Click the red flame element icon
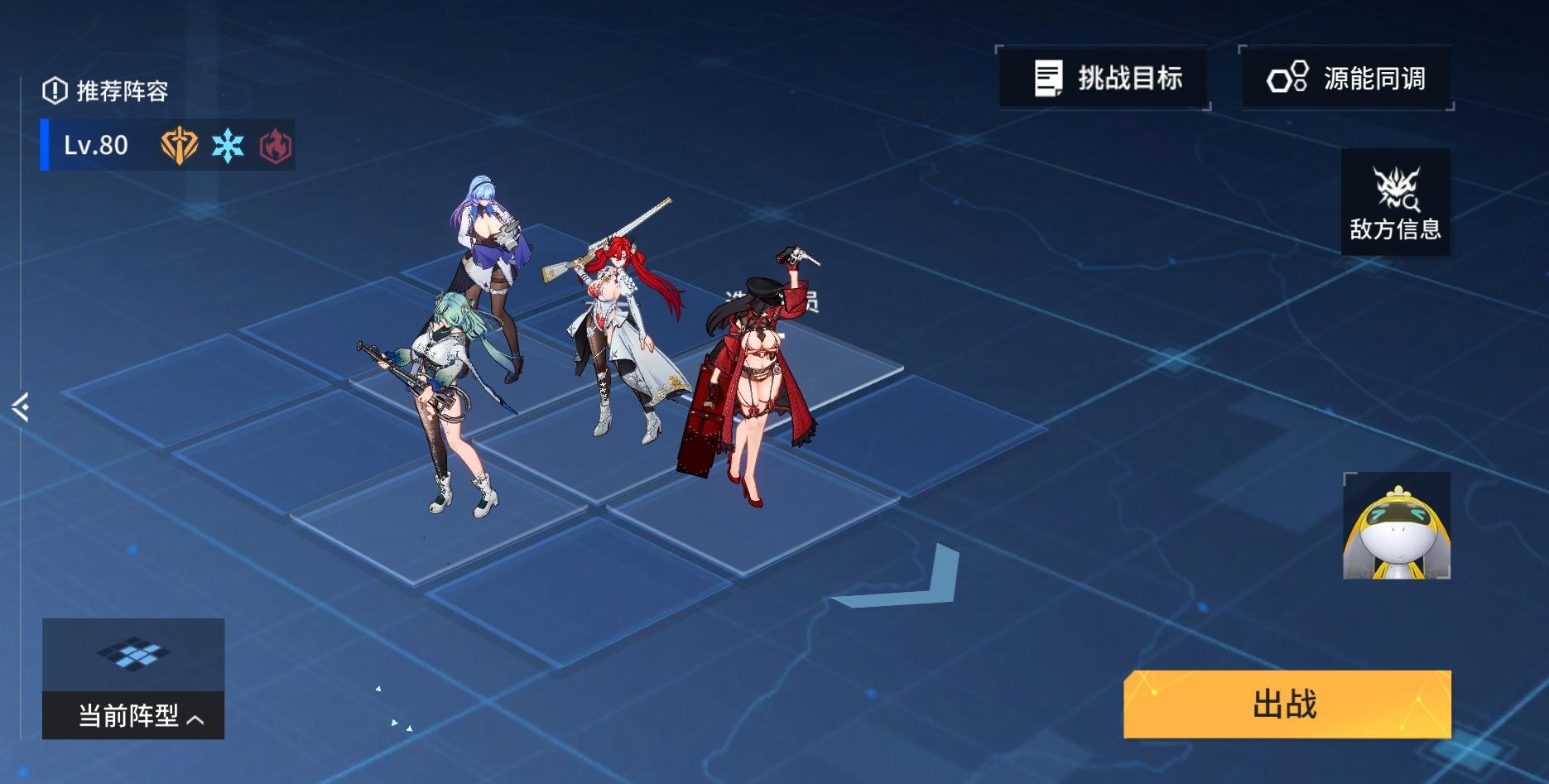The height and width of the screenshot is (784, 1549). (274, 145)
